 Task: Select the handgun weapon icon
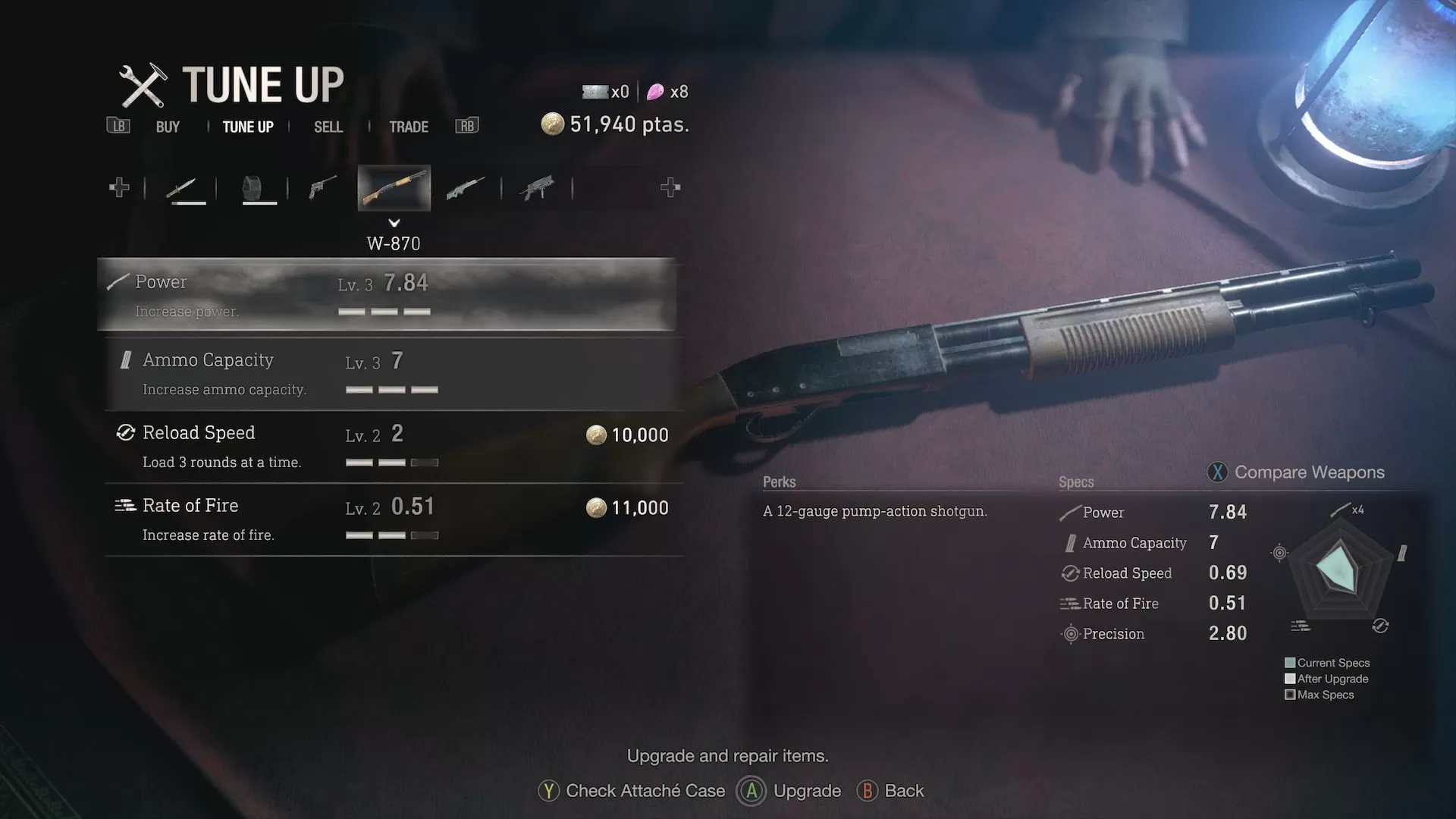(321, 188)
